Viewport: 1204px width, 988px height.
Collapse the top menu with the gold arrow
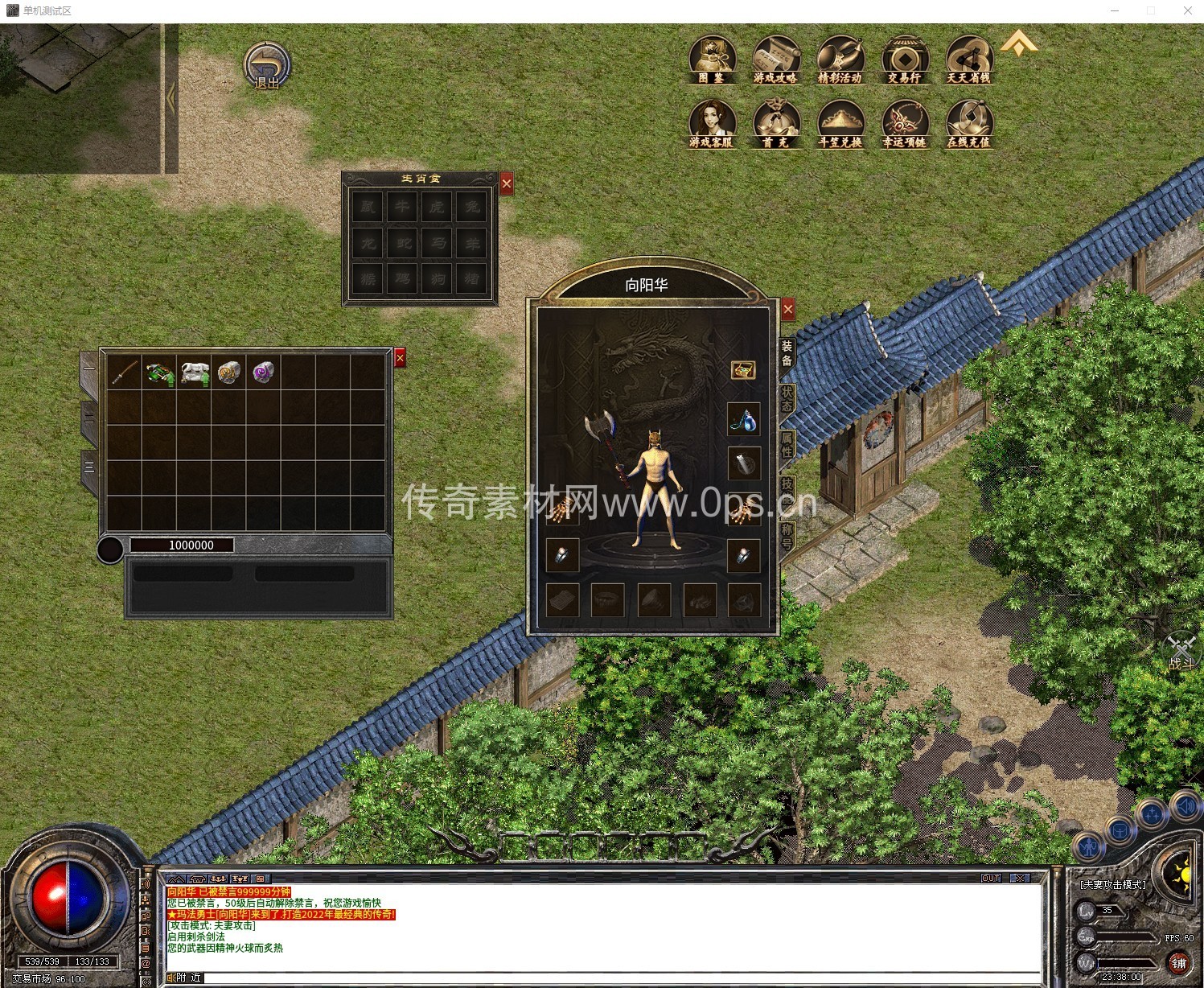[1019, 43]
